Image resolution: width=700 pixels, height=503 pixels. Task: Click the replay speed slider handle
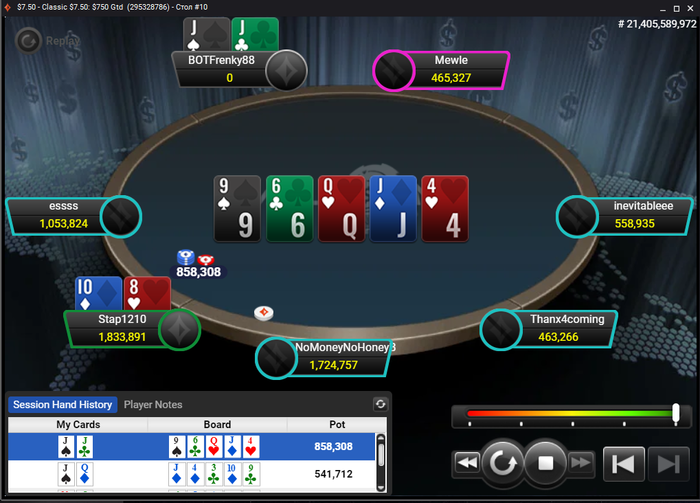click(676, 412)
